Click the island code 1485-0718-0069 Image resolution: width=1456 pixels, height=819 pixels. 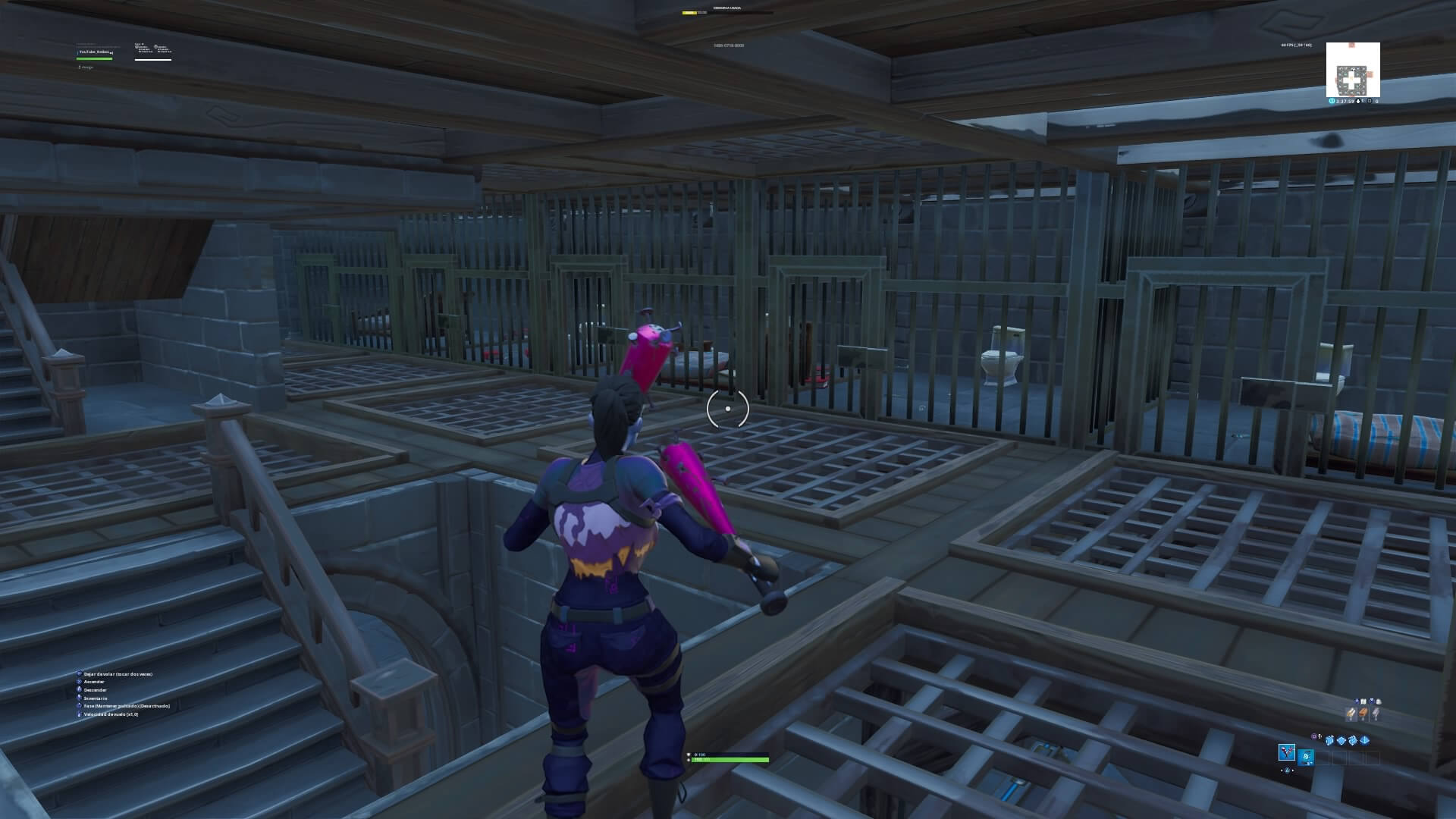point(730,45)
